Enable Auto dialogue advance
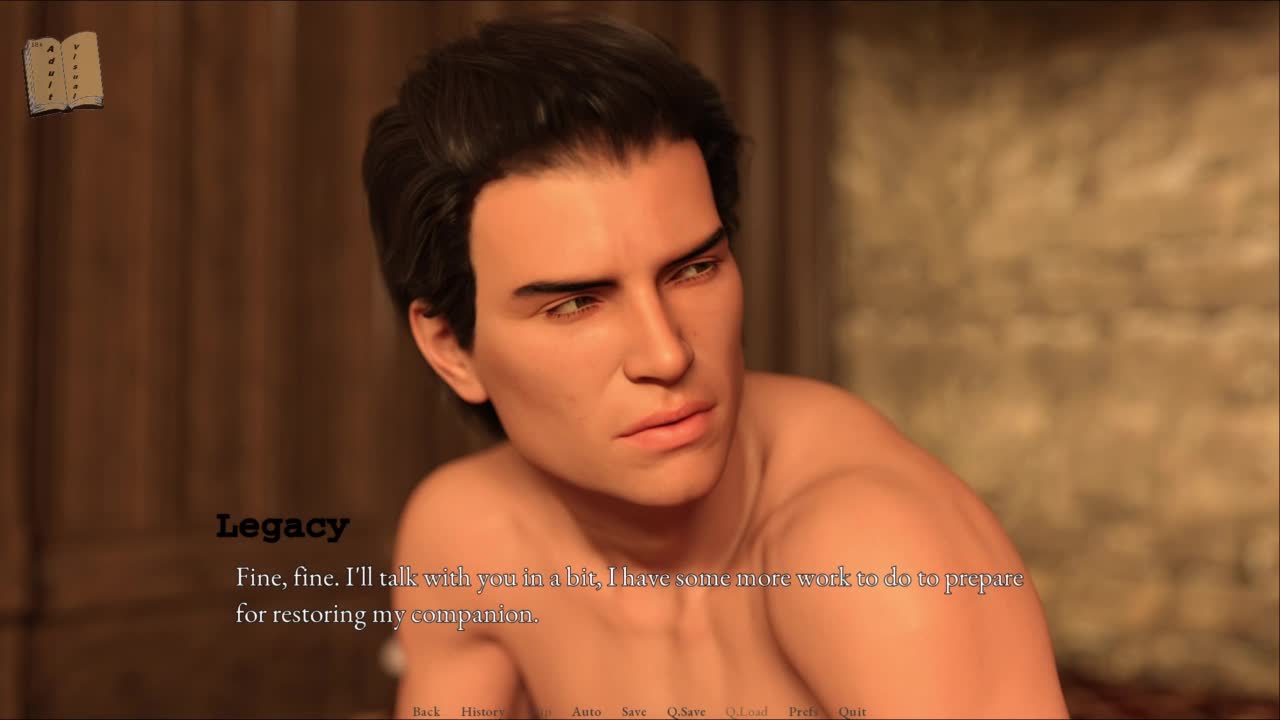 click(586, 711)
